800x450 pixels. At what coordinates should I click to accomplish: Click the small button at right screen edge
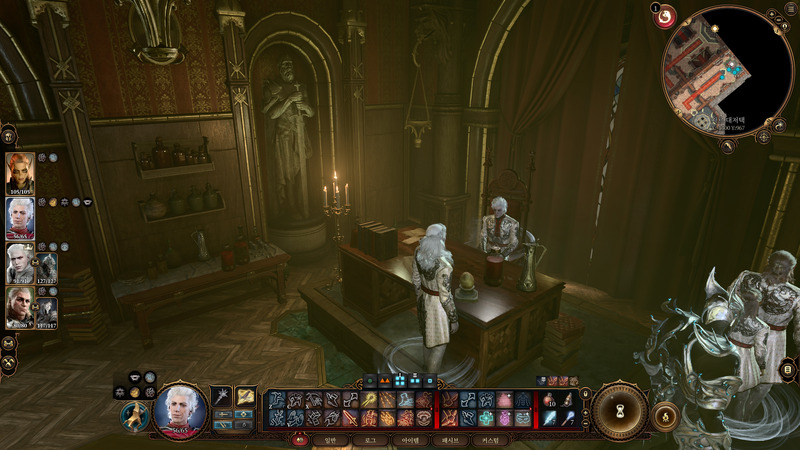[x=789, y=372]
